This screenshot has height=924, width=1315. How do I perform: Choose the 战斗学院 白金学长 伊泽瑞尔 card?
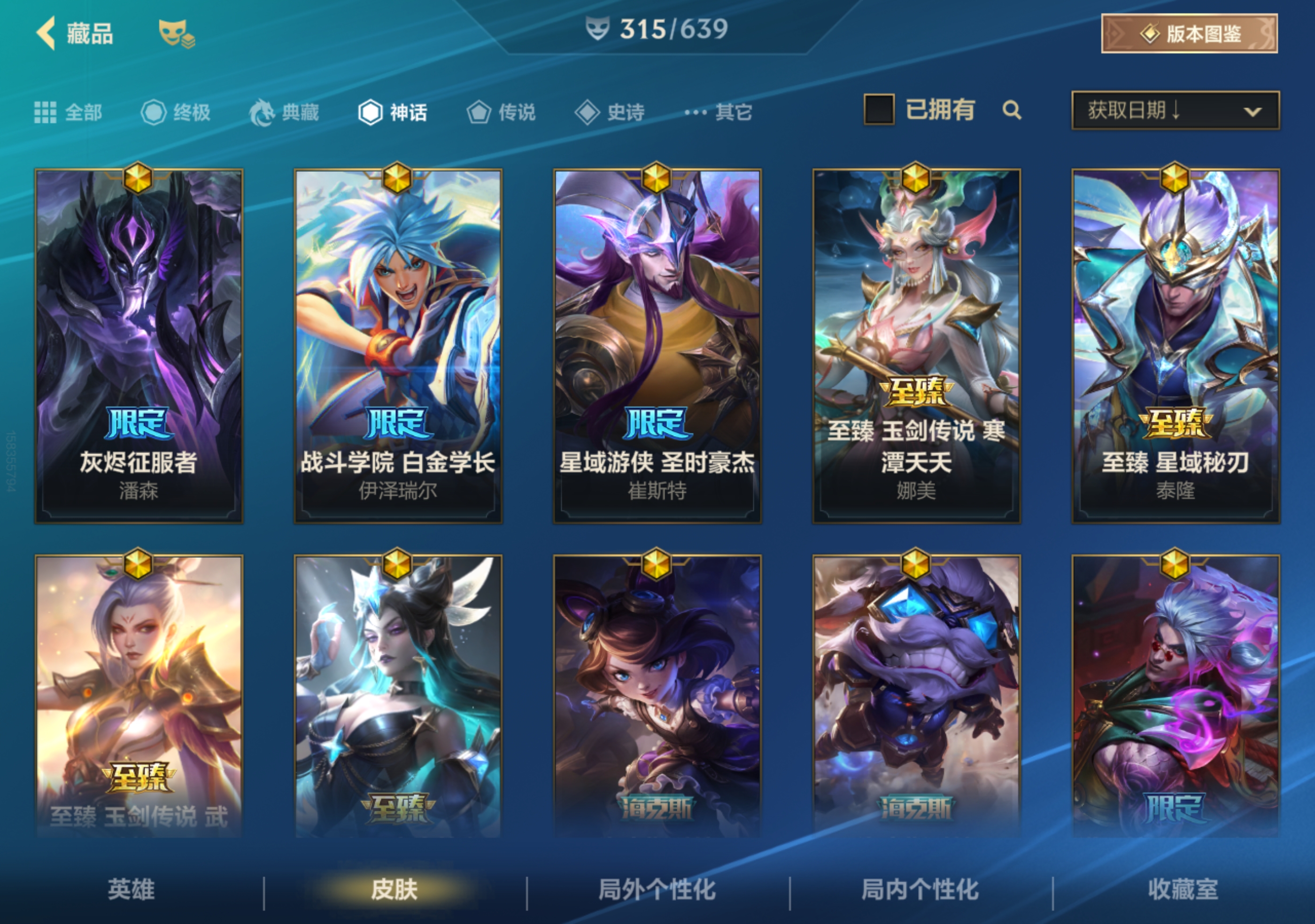(398, 346)
